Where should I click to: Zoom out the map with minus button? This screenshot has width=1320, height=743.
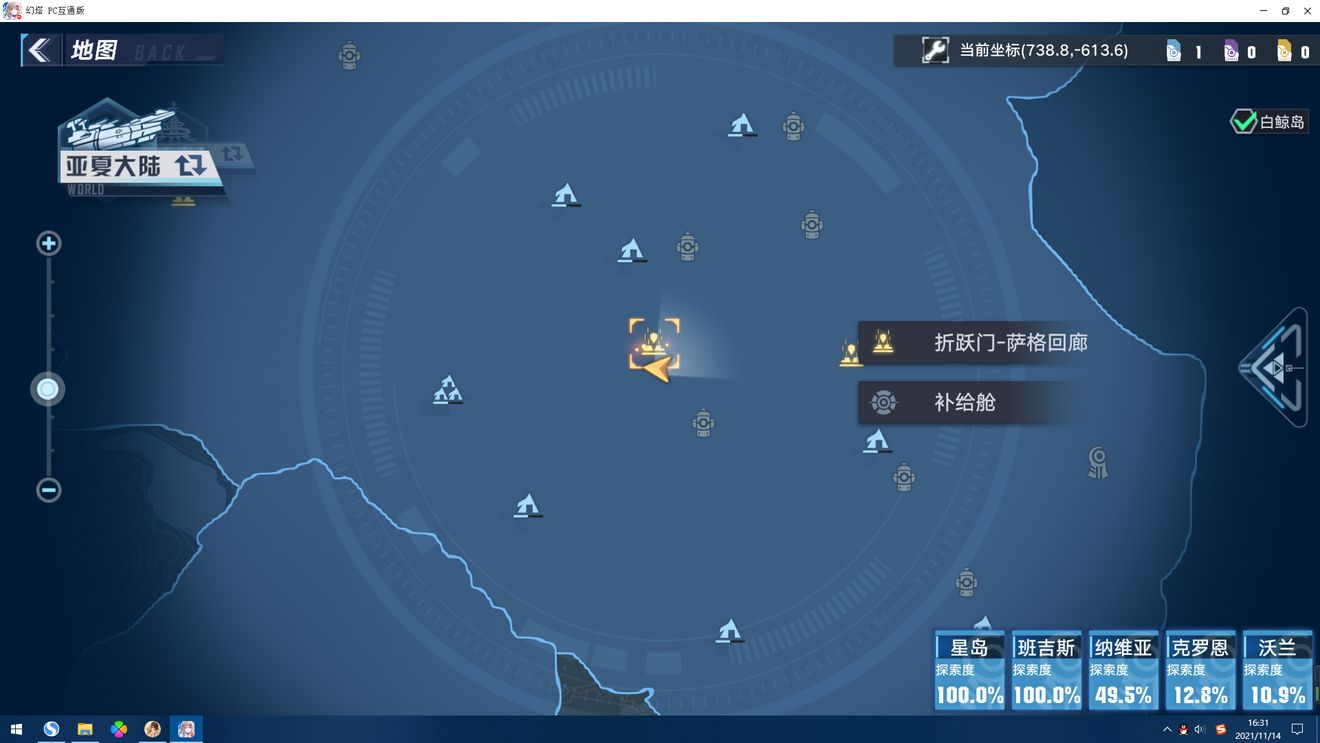[48, 490]
